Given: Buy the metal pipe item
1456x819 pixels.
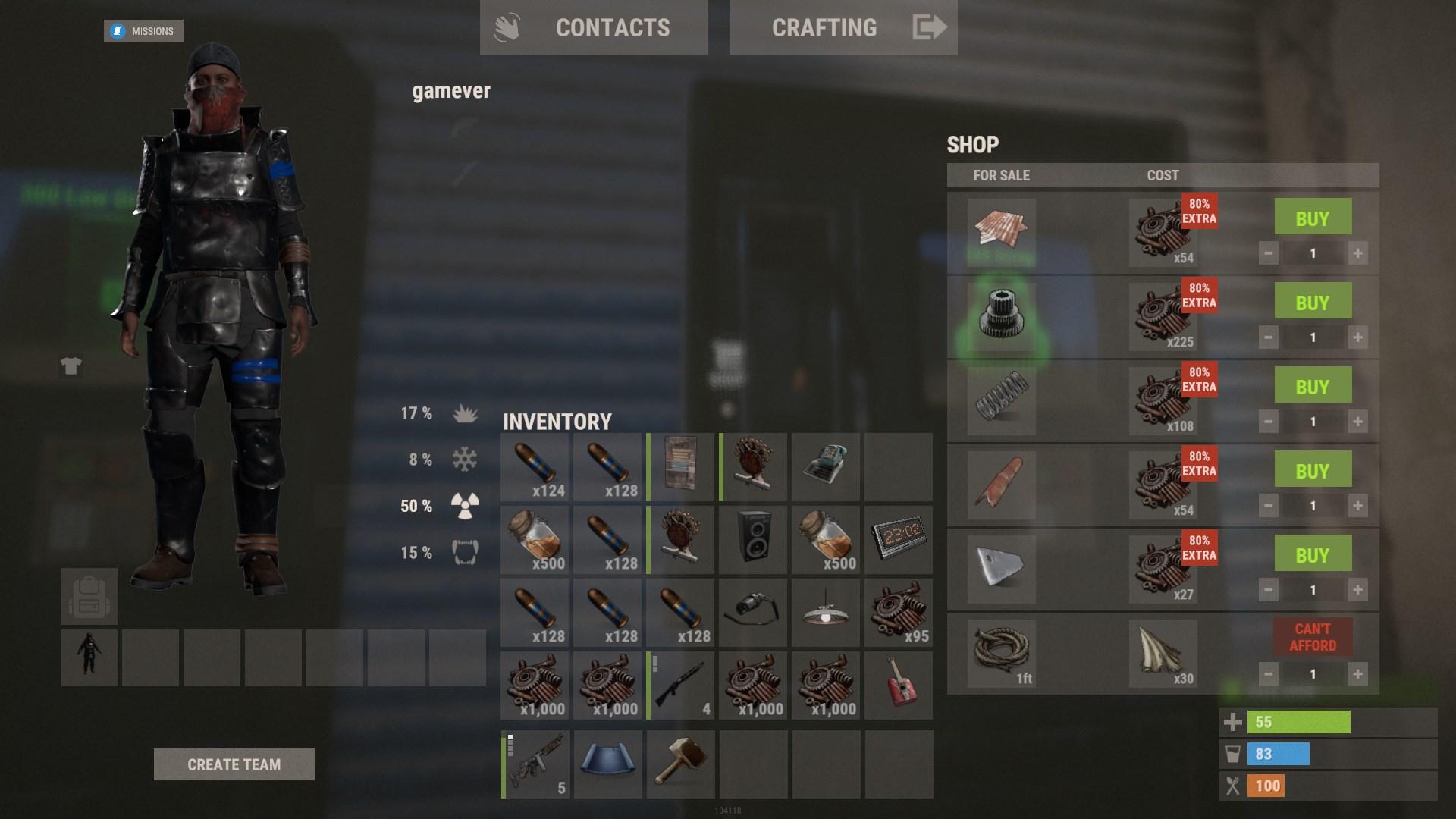Looking at the screenshot, I should (x=1312, y=471).
